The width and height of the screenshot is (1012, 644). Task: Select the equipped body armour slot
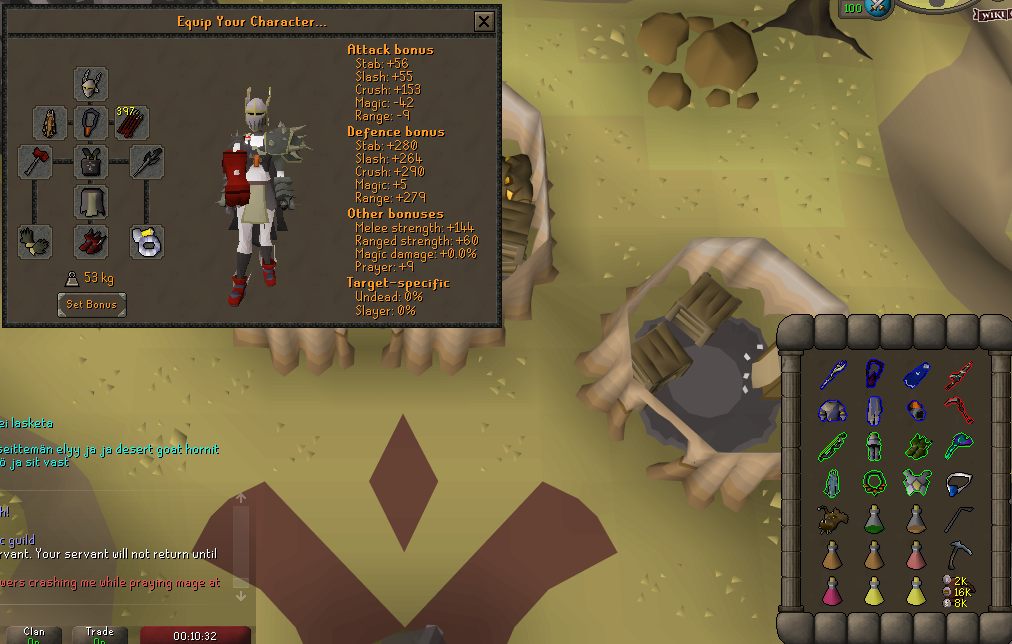click(x=91, y=161)
